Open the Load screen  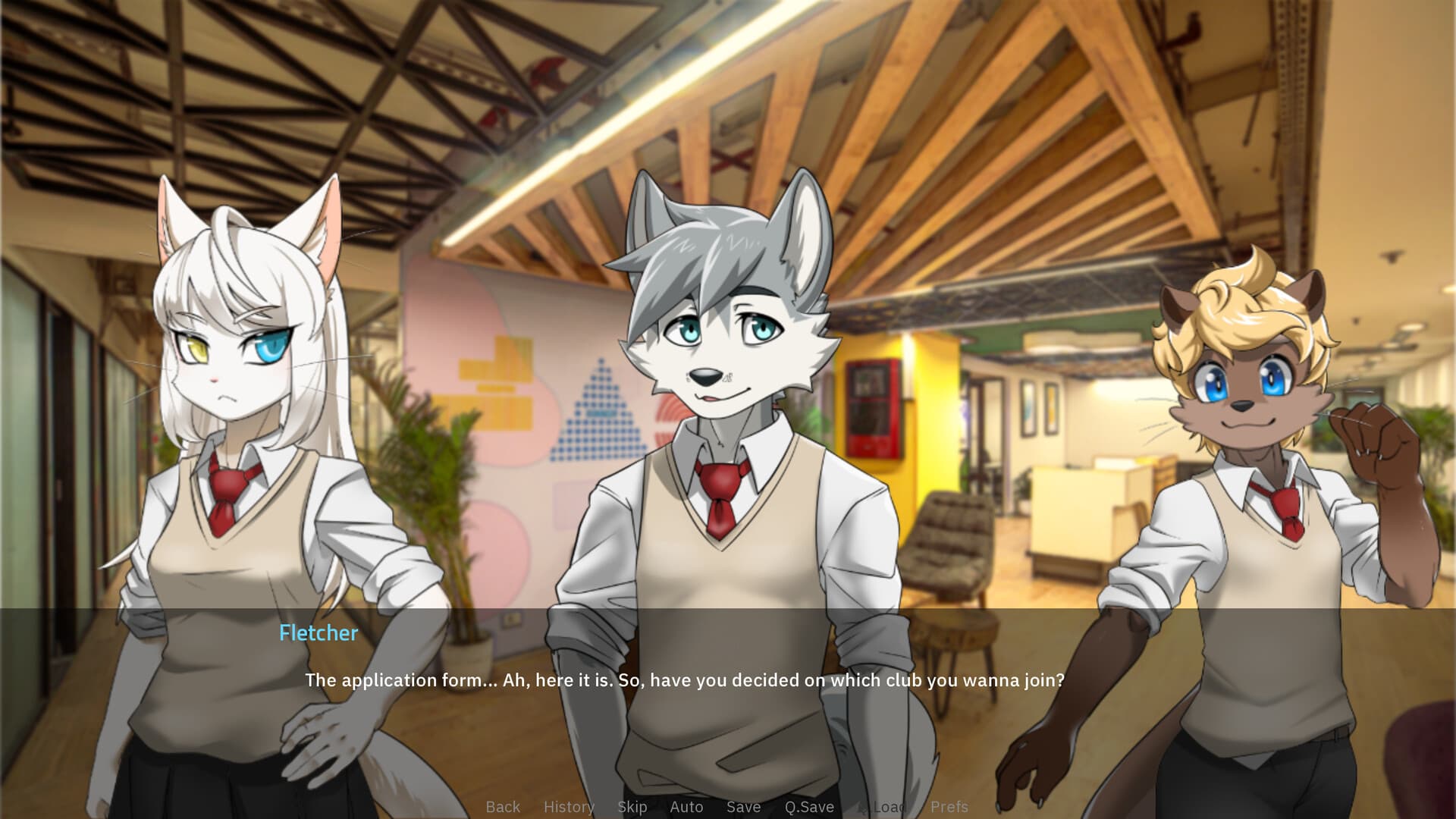[x=888, y=808]
